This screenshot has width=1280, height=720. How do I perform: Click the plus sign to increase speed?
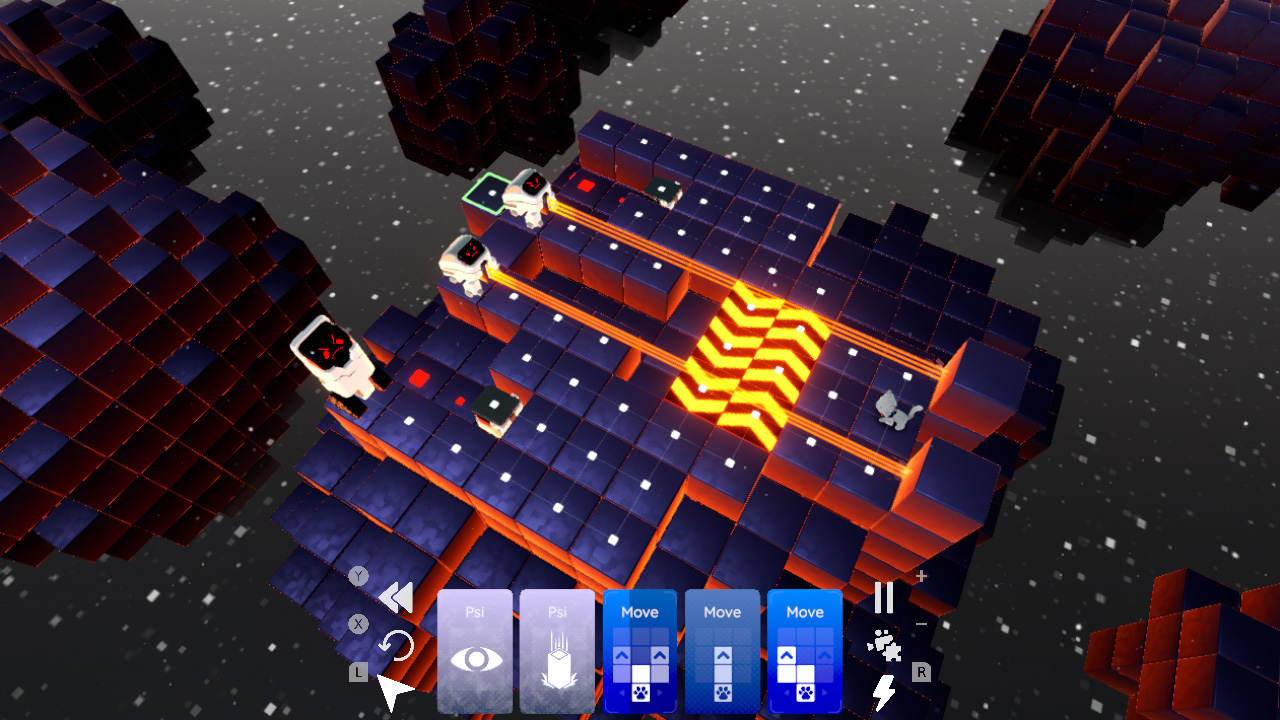(x=920, y=575)
